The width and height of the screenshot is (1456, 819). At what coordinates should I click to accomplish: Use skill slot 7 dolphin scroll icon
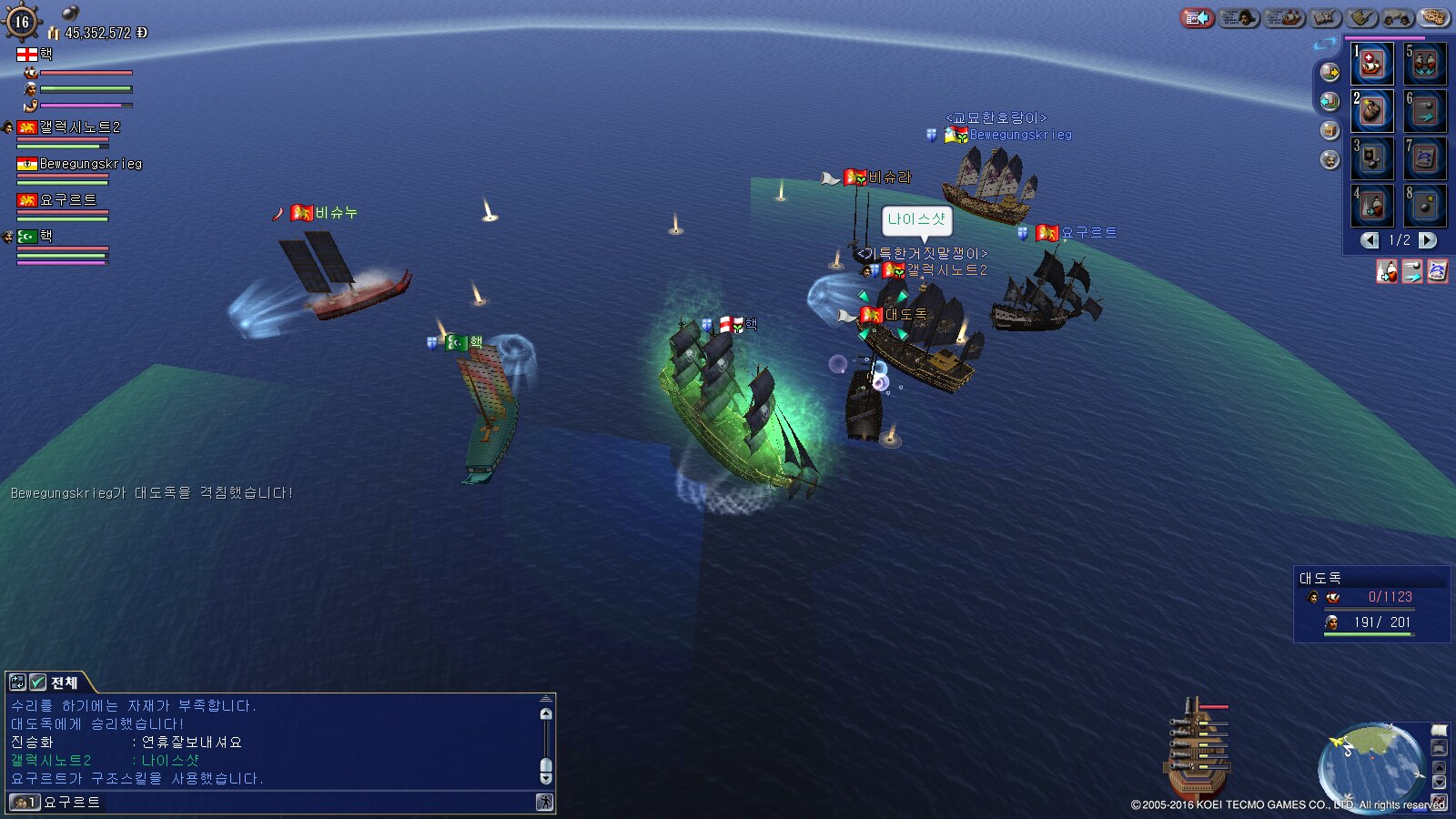(x=1425, y=158)
